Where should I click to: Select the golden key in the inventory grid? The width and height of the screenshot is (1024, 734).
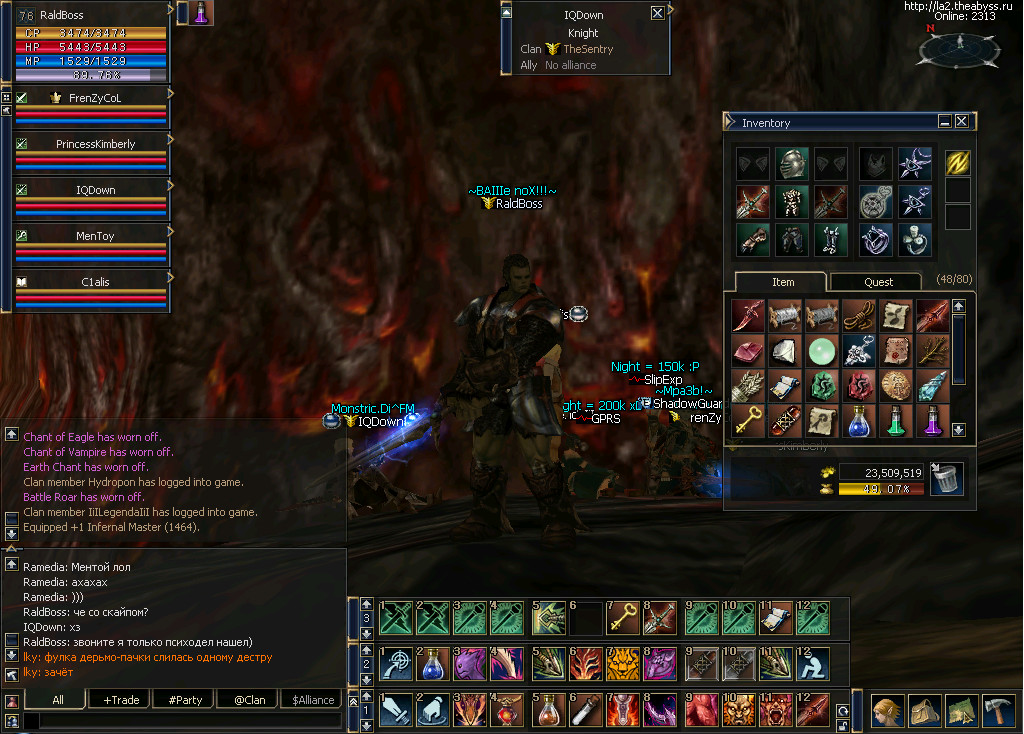point(748,421)
